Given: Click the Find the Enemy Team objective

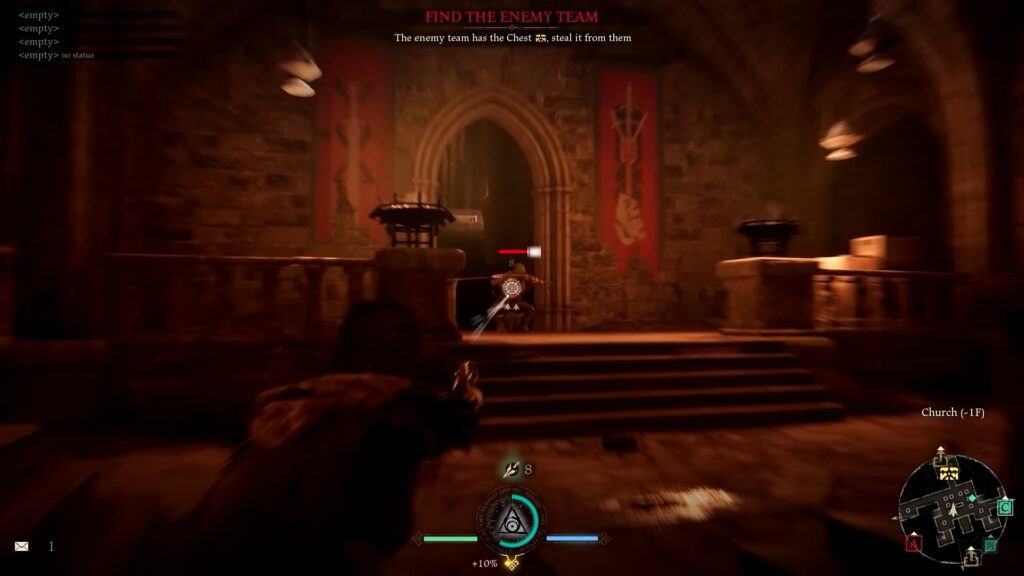Looking at the screenshot, I should pos(511,17).
